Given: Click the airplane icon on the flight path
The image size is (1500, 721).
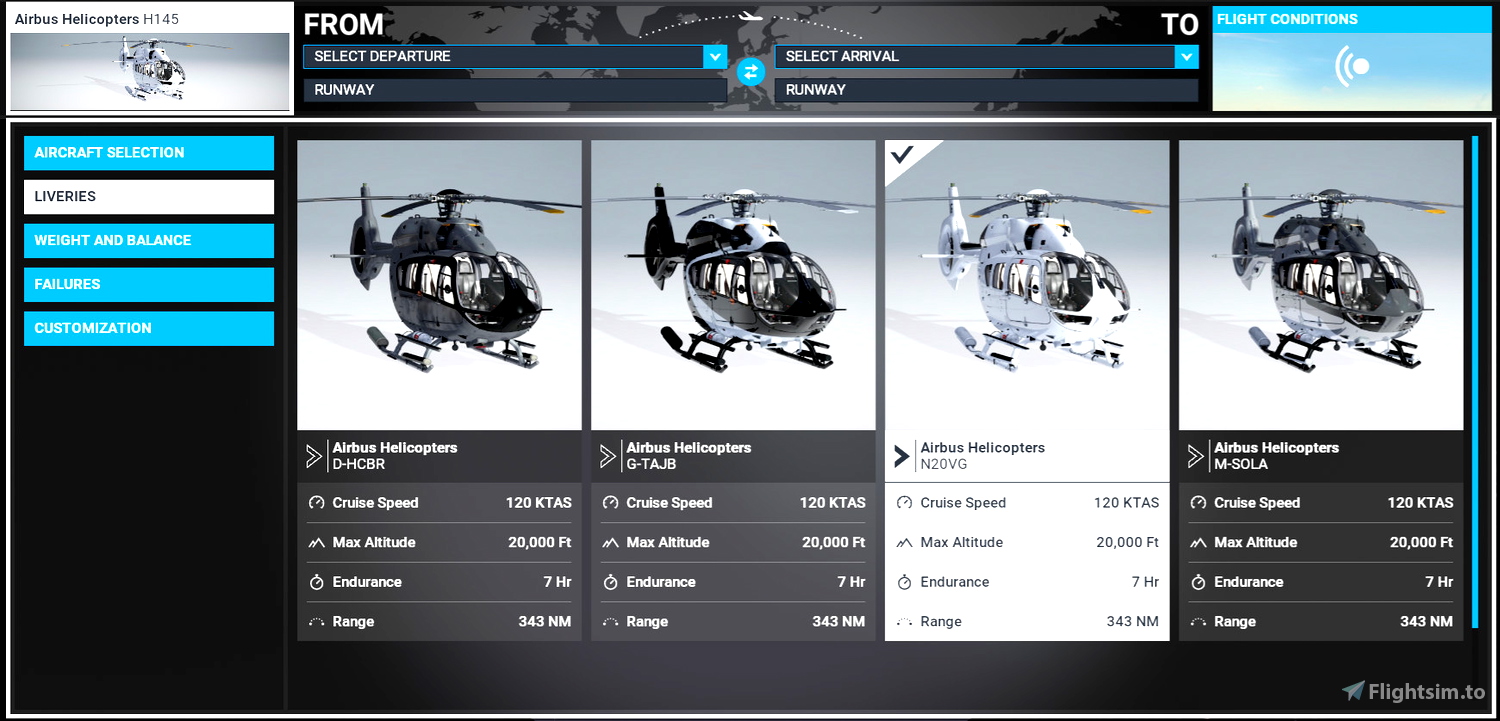Looking at the screenshot, I should 750,14.
